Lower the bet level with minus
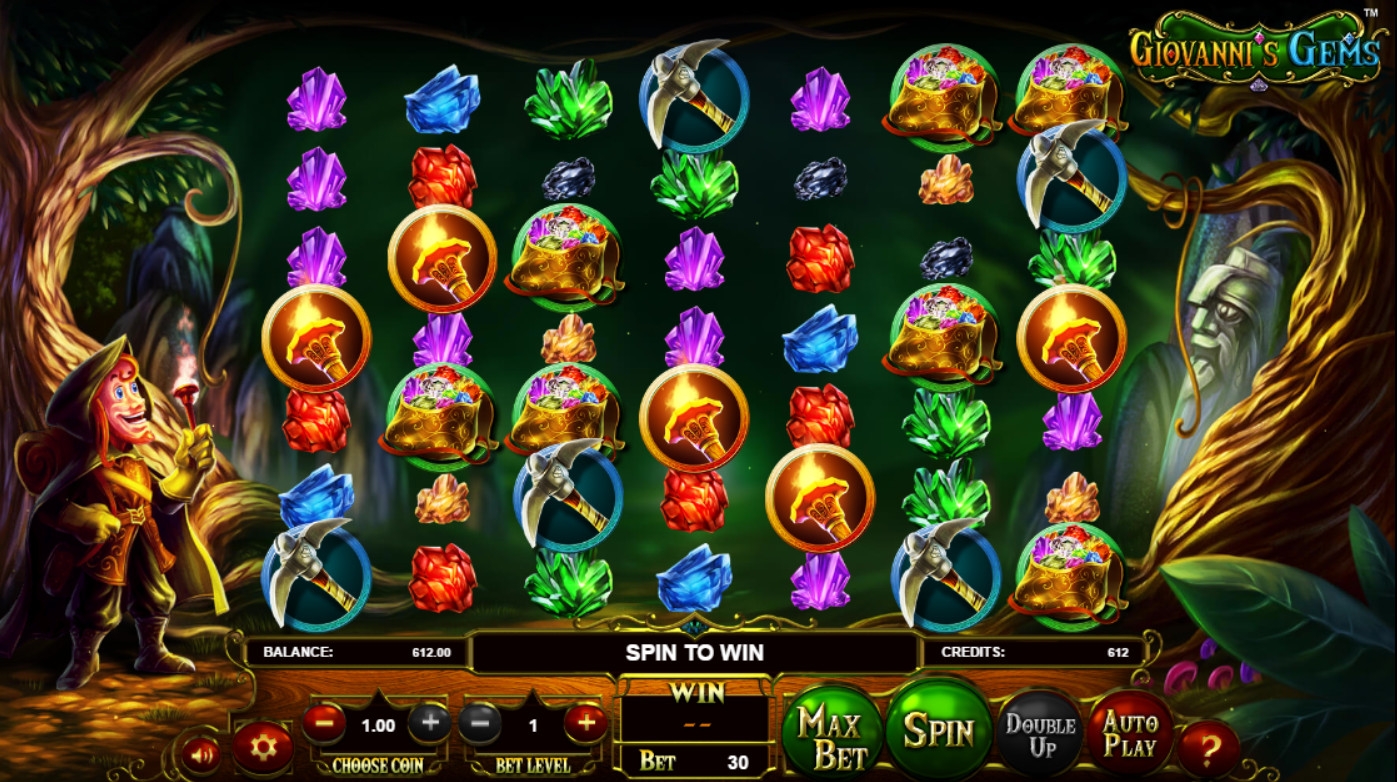Viewport: 1397px width, 782px height. click(480, 722)
